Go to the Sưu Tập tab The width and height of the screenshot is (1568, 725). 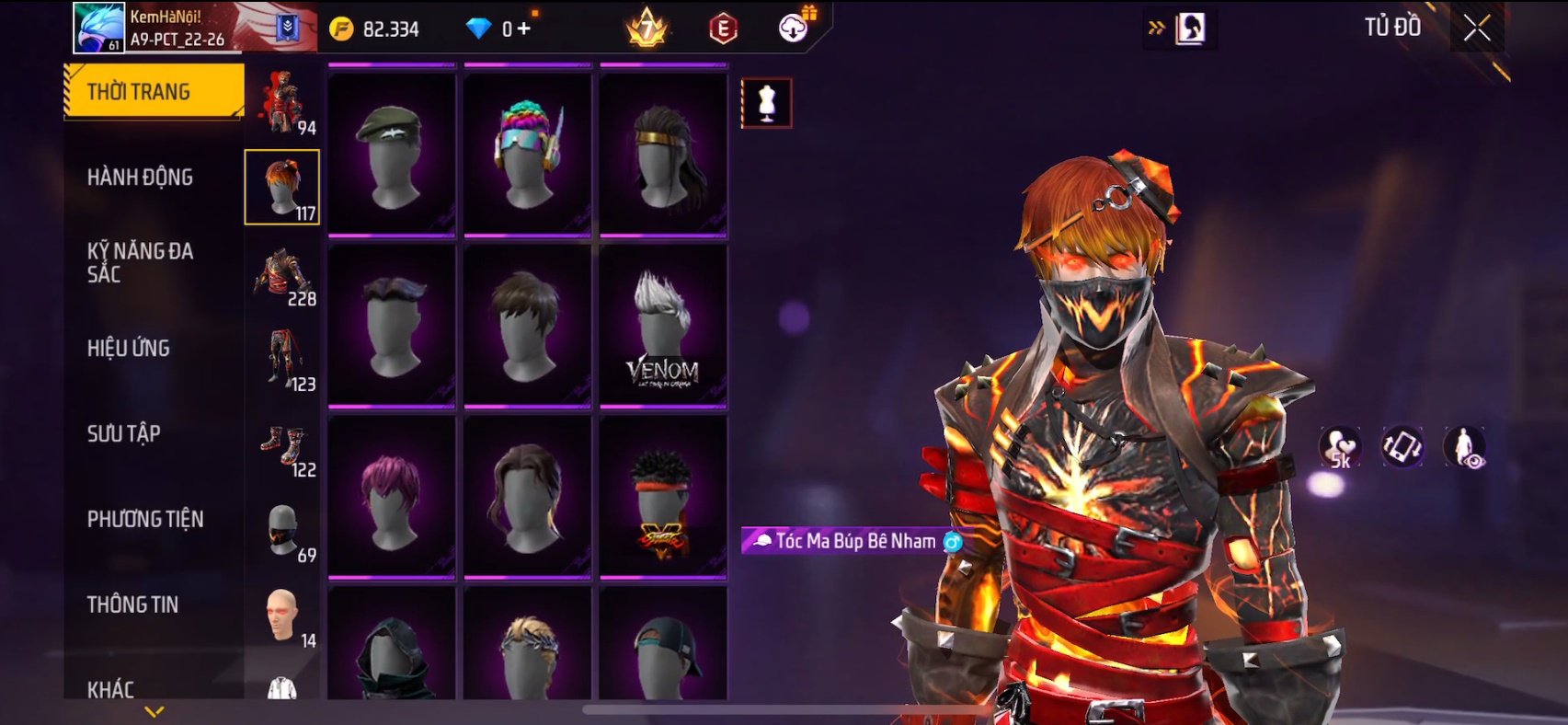[124, 433]
